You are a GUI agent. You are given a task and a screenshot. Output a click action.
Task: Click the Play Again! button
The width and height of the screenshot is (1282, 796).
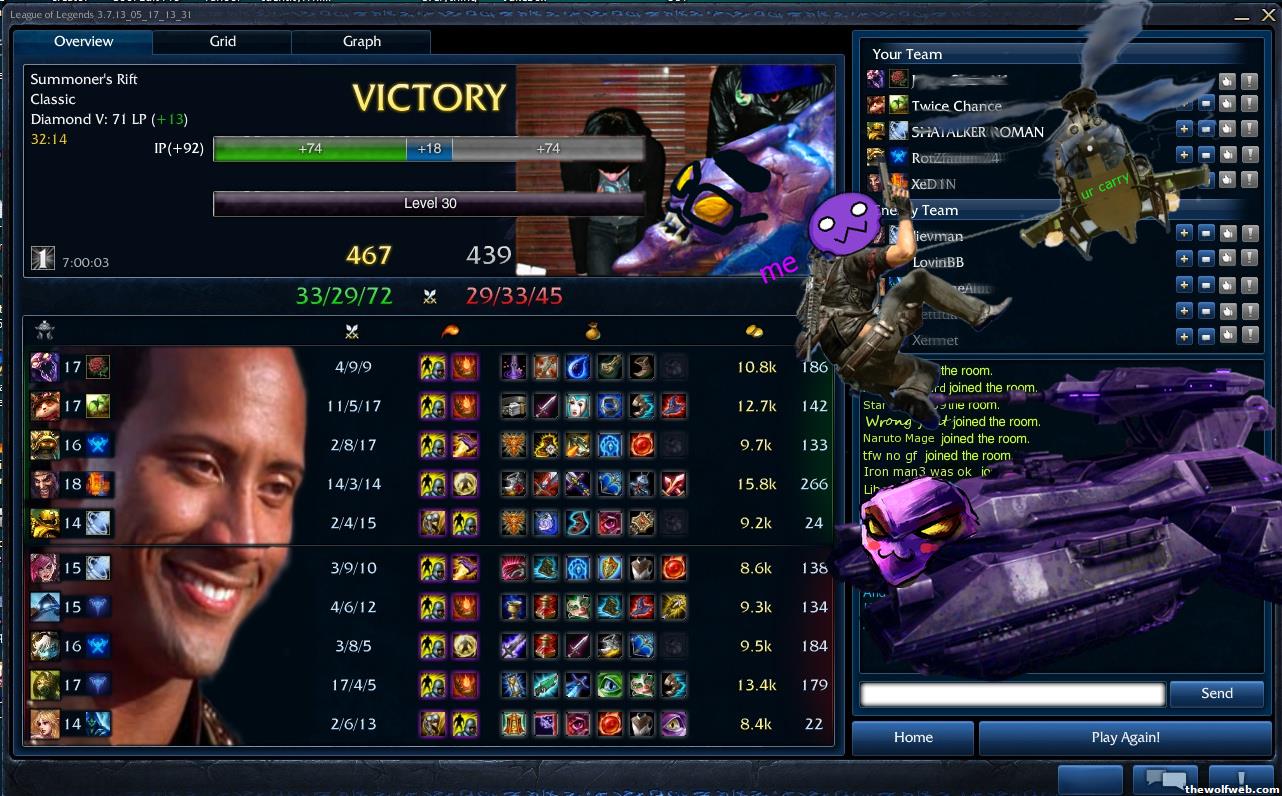point(1125,738)
